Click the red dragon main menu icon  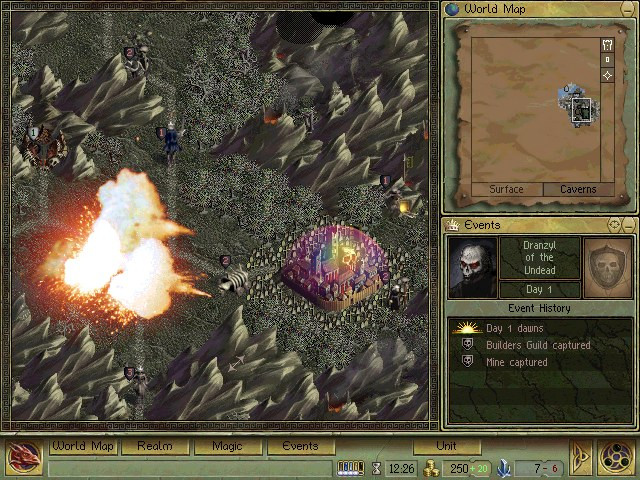(23, 457)
